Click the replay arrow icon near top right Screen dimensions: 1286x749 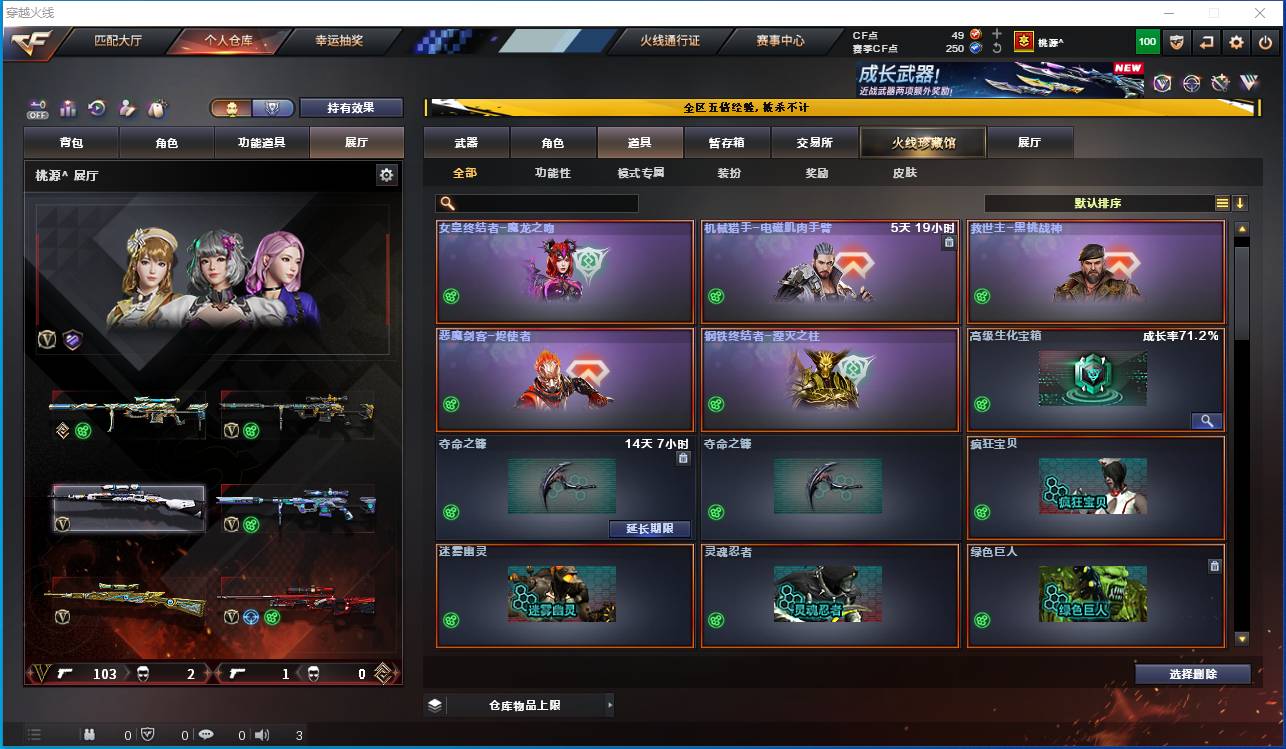1207,42
